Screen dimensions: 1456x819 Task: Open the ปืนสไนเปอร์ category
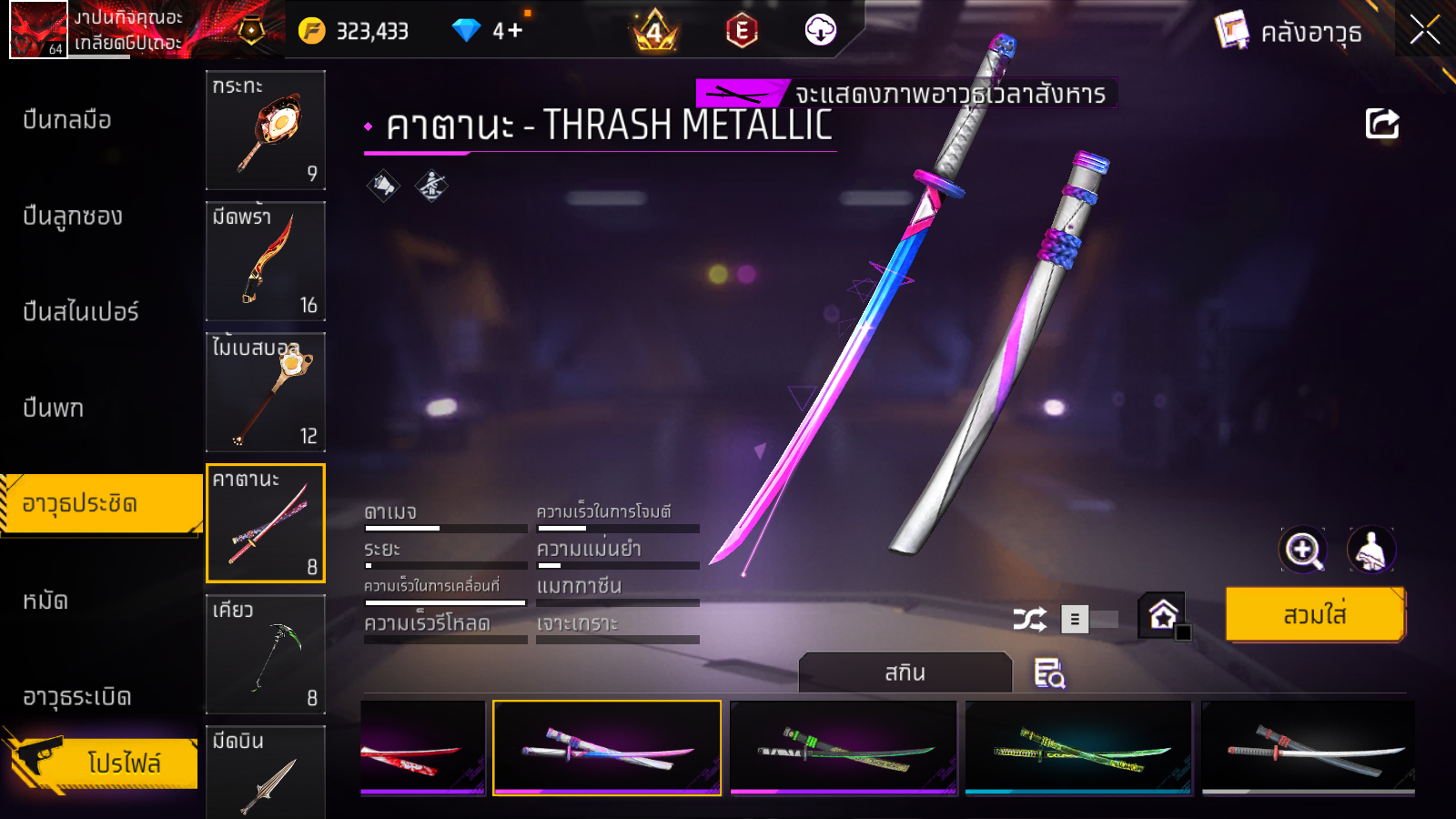81,312
